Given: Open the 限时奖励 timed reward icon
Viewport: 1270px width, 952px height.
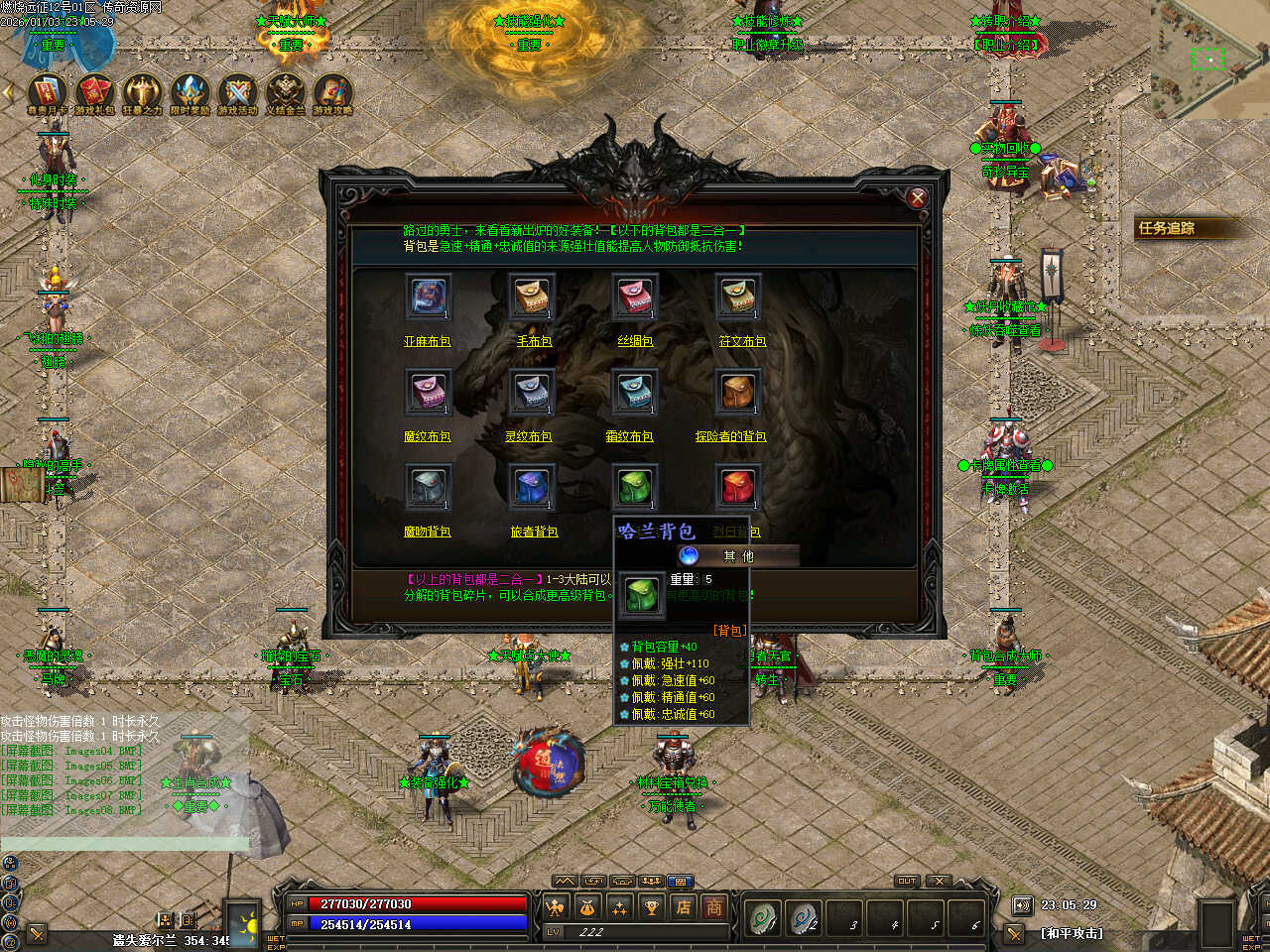Looking at the screenshot, I should coord(190,92).
